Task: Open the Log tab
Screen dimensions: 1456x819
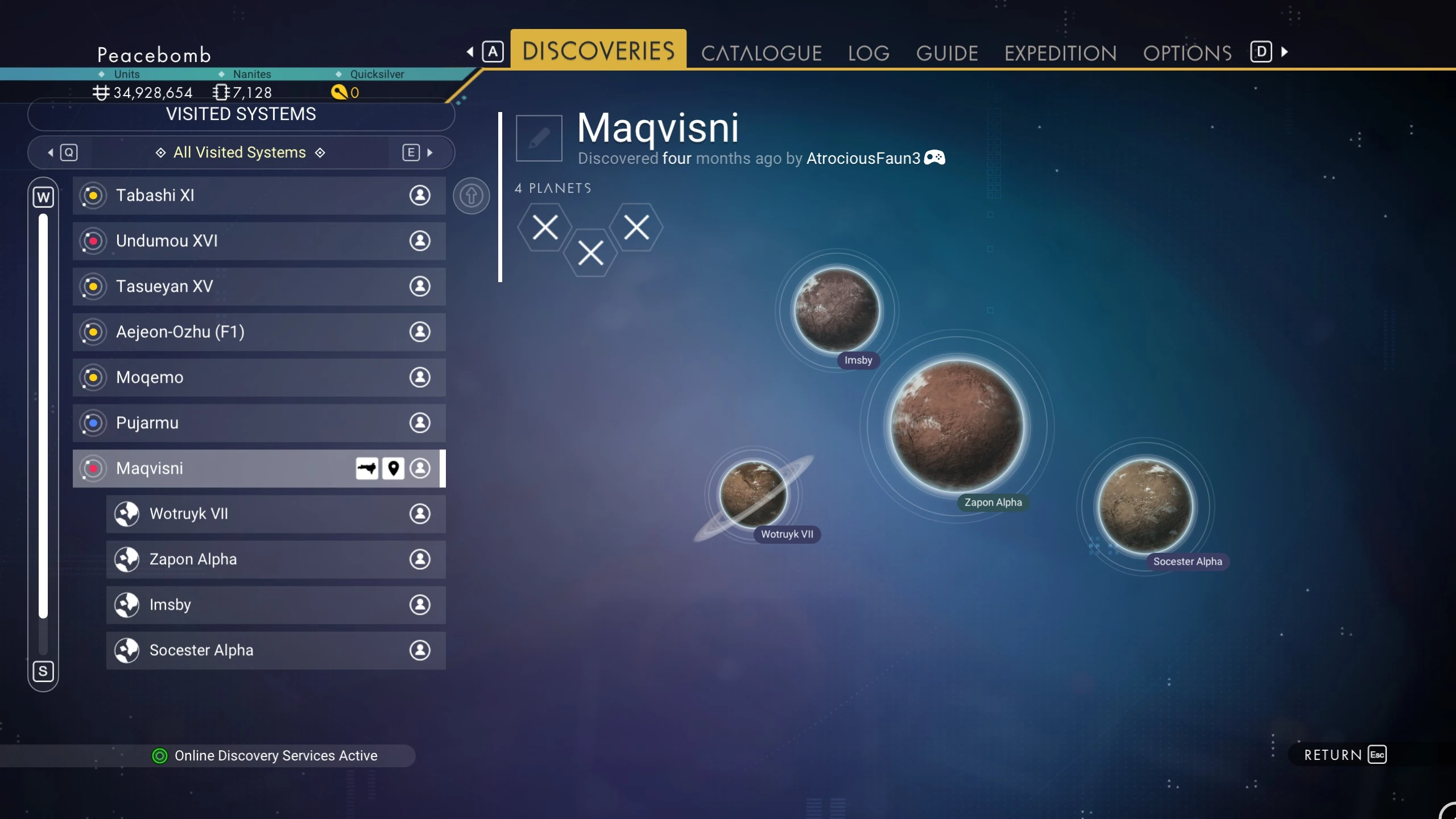Action: 868,53
